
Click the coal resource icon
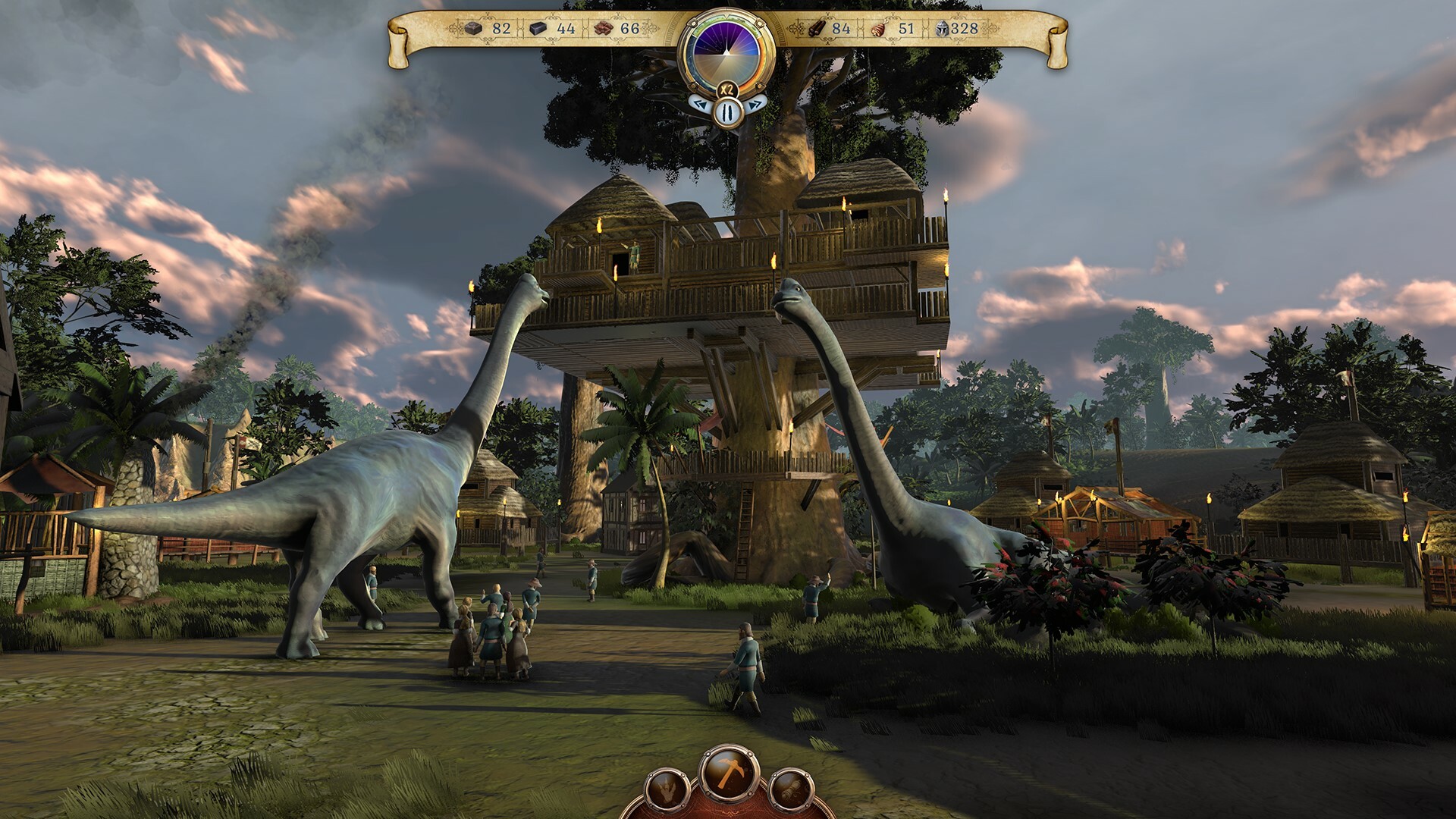coord(472,29)
